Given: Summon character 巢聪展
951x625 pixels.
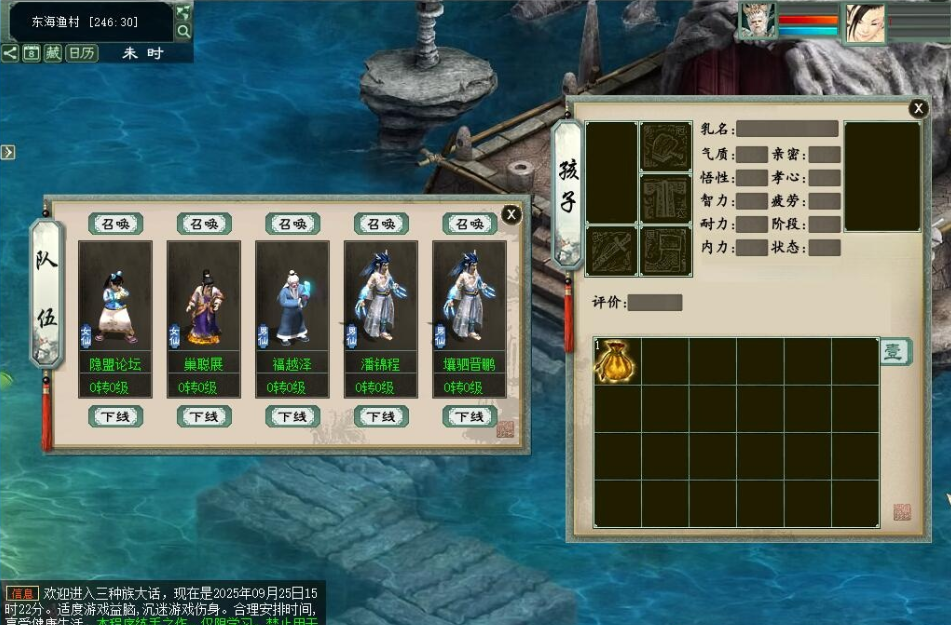Looking at the screenshot, I should click(x=204, y=224).
